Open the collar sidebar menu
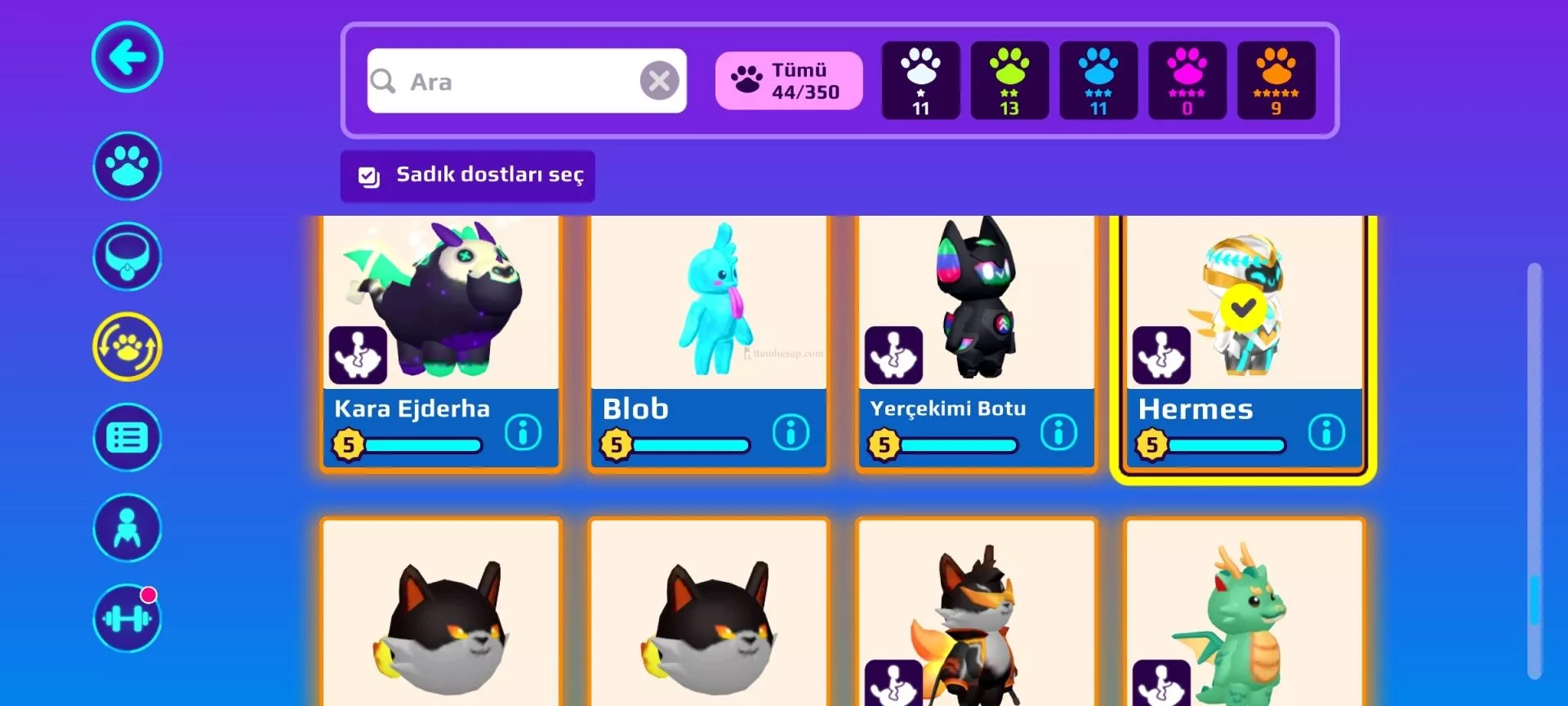The width and height of the screenshot is (1568, 706). tap(127, 257)
